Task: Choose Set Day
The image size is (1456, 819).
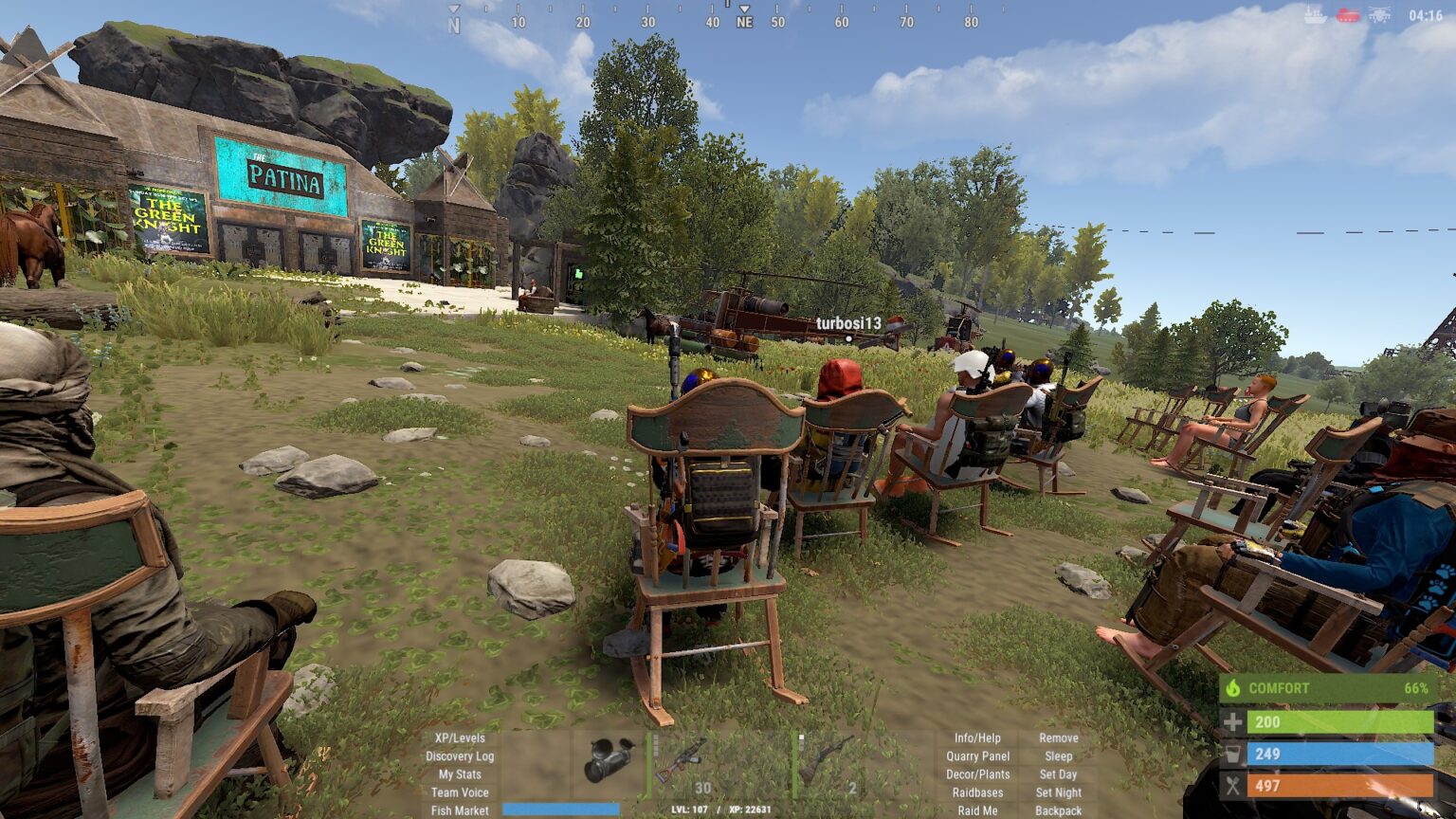Action: pyautogui.click(x=1058, y=774)
